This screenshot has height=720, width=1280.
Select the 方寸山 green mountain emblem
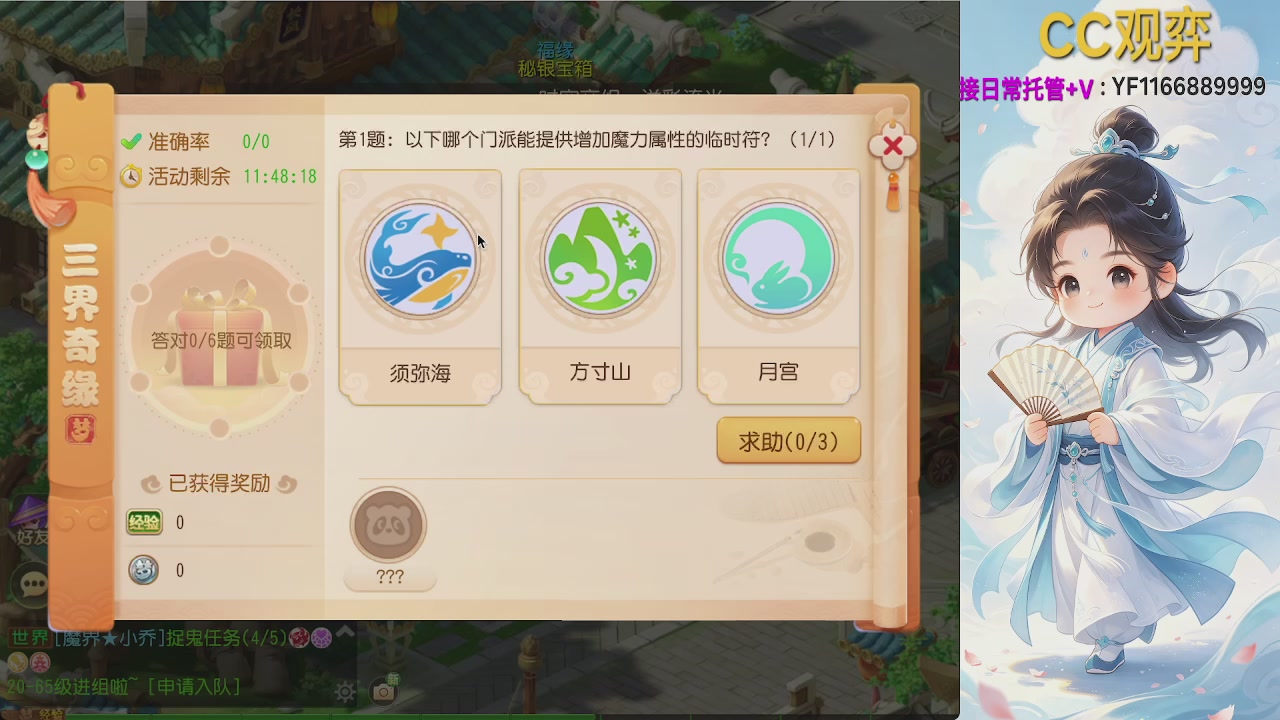point(599,258)
